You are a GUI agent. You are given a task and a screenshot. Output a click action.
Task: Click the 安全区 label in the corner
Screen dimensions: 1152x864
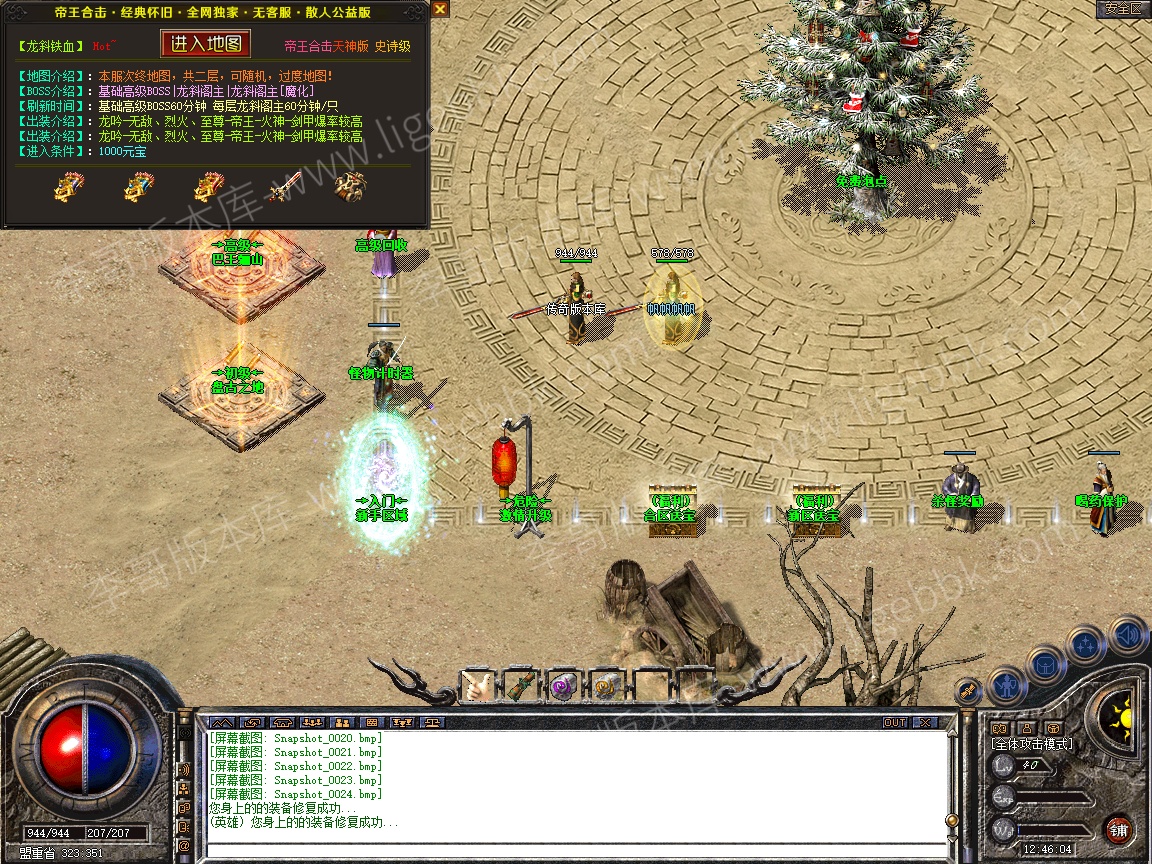[1122, 9]
